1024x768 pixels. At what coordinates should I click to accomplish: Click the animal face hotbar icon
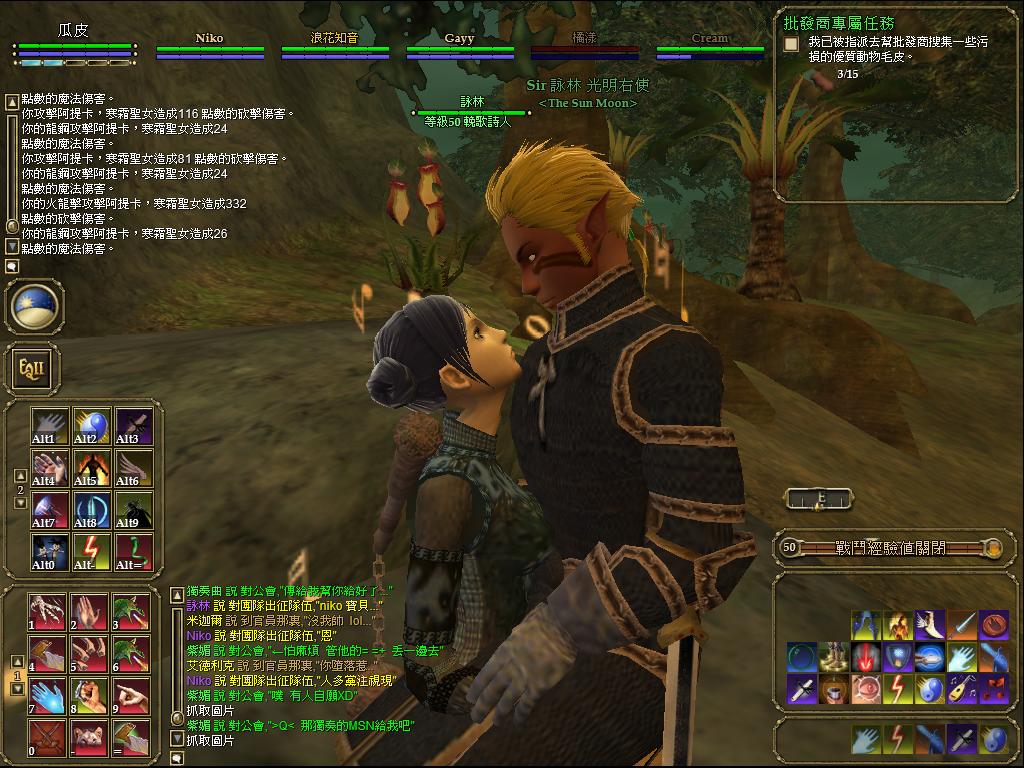point(89,738)
